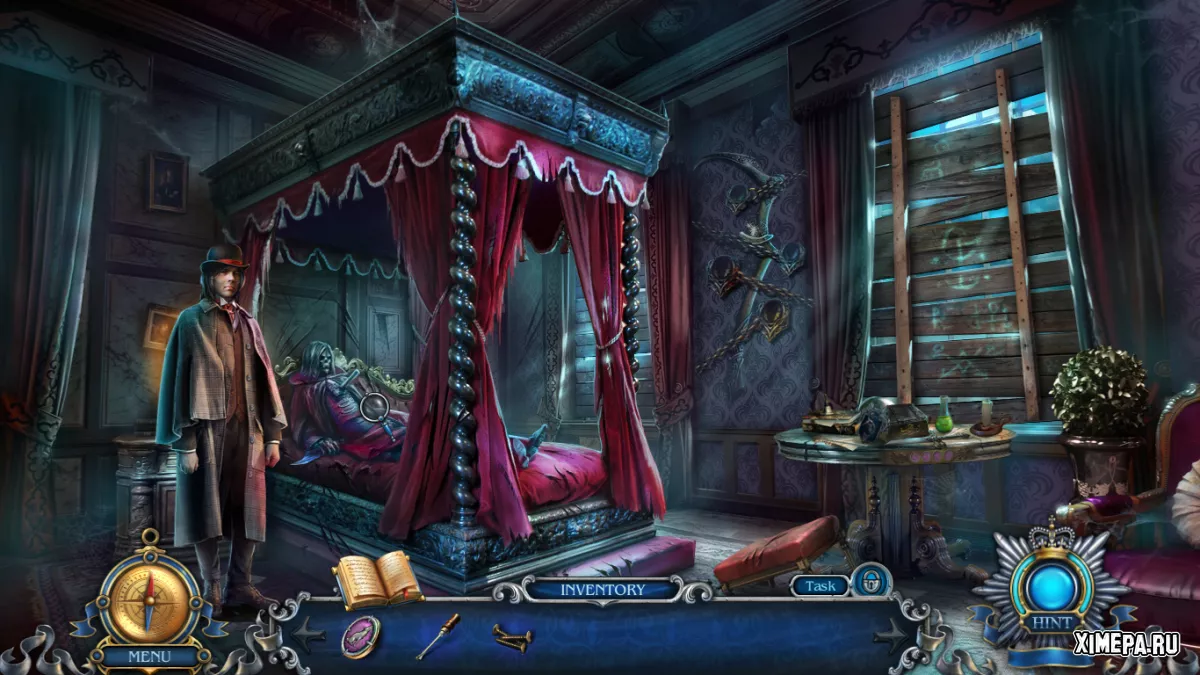Select the screwdriver inventory item

click(437, 636)
